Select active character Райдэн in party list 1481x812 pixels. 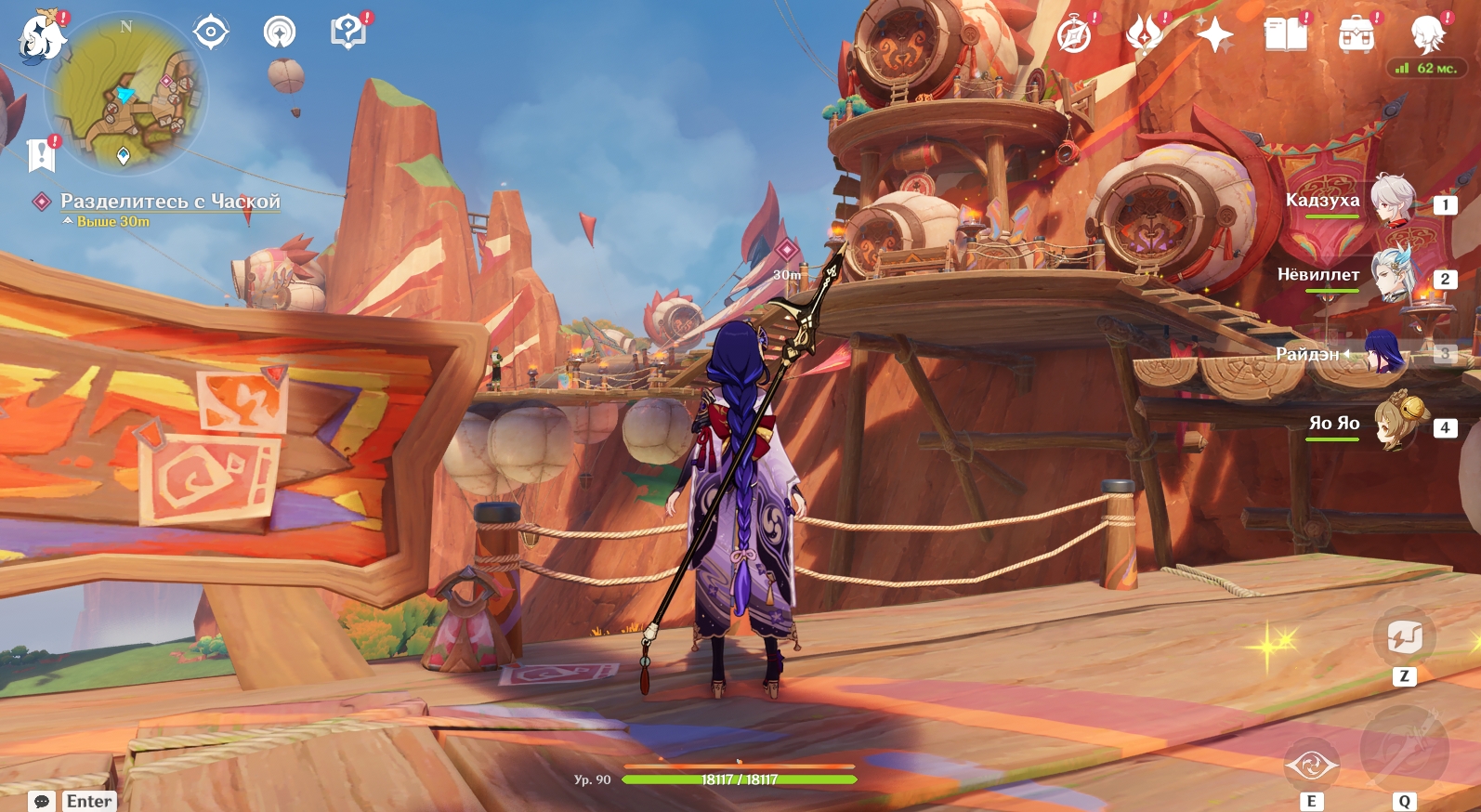[1383, 353]
